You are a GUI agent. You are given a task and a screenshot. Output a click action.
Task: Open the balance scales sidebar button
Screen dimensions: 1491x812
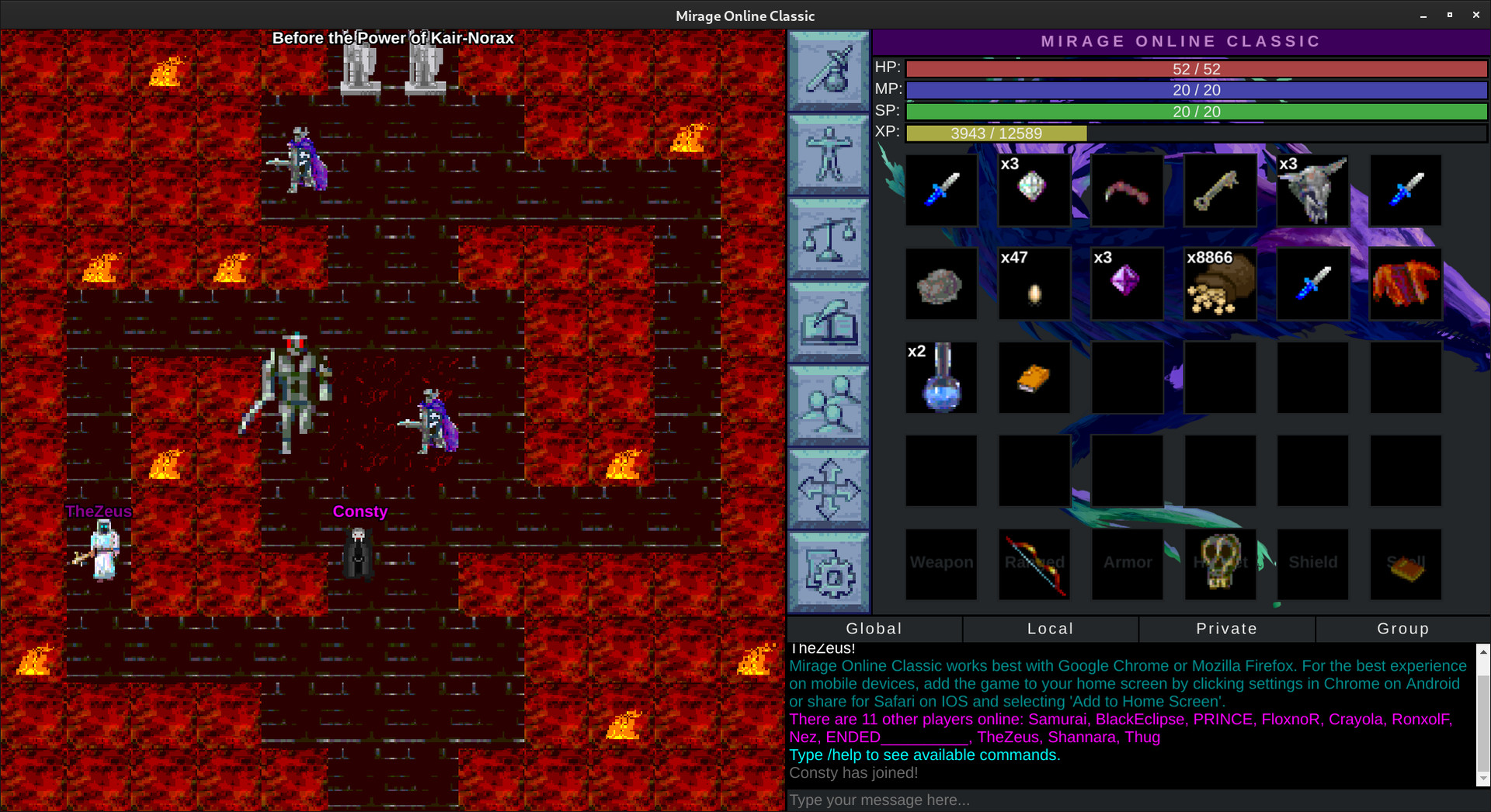point(829,238)
